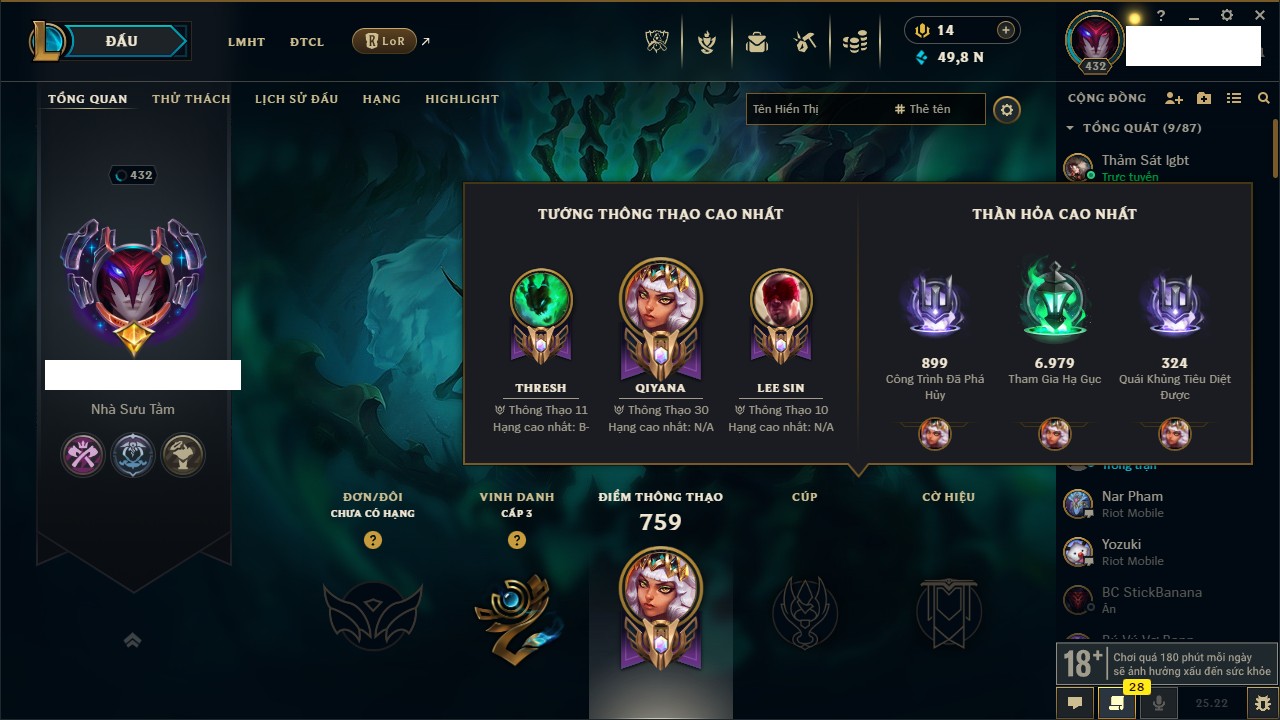Open the coin stack store icon
Viewport: 1280px width, 720px height.
pyautogui.click(x=854, y=42)
